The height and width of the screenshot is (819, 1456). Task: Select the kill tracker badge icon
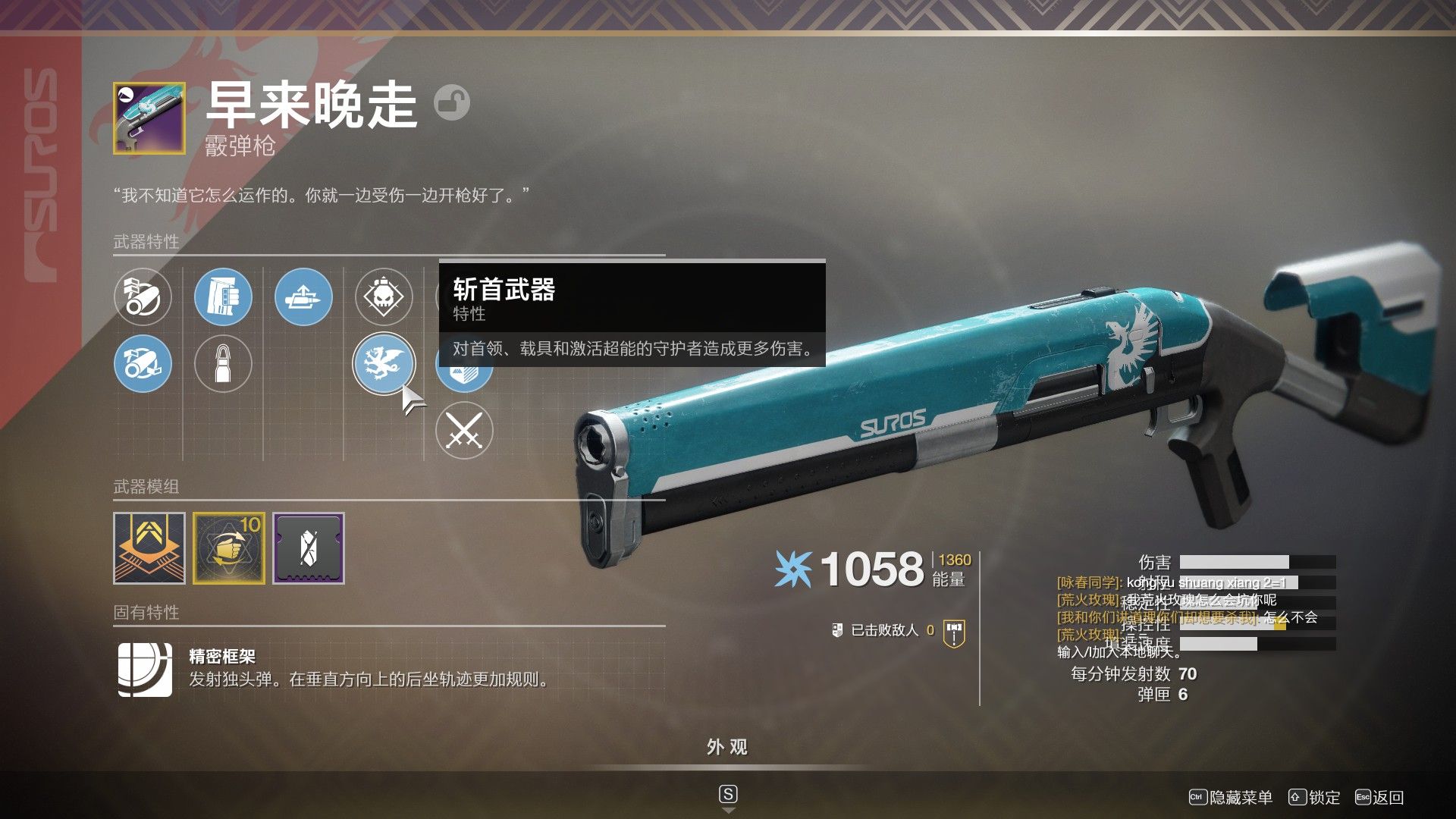954,632
